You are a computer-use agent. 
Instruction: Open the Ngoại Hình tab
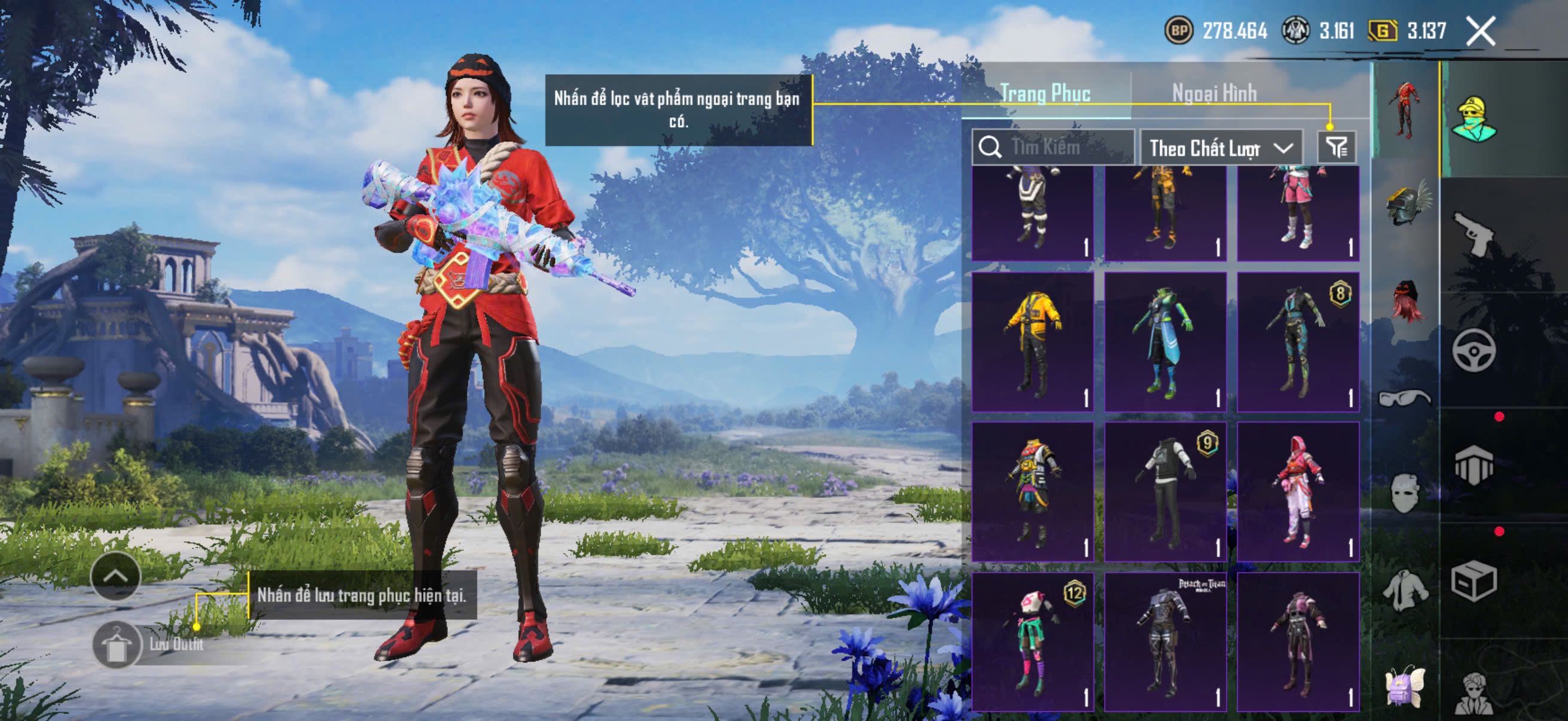coord(1214,93)
